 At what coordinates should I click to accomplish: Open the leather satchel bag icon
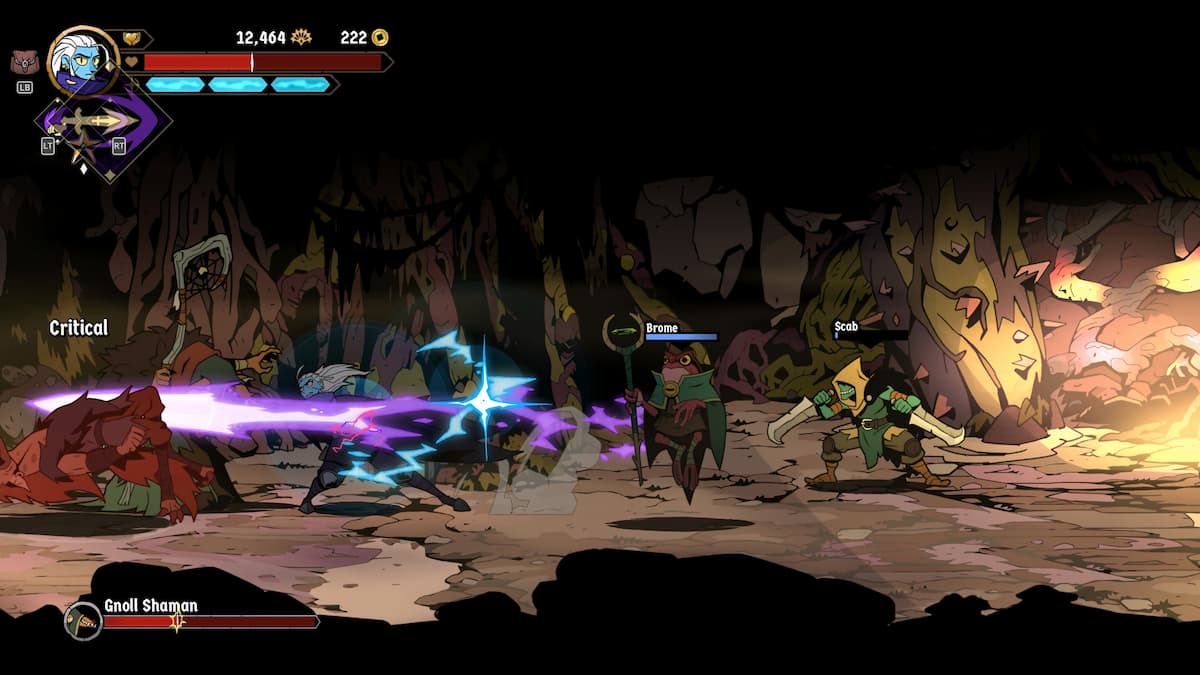25,63
